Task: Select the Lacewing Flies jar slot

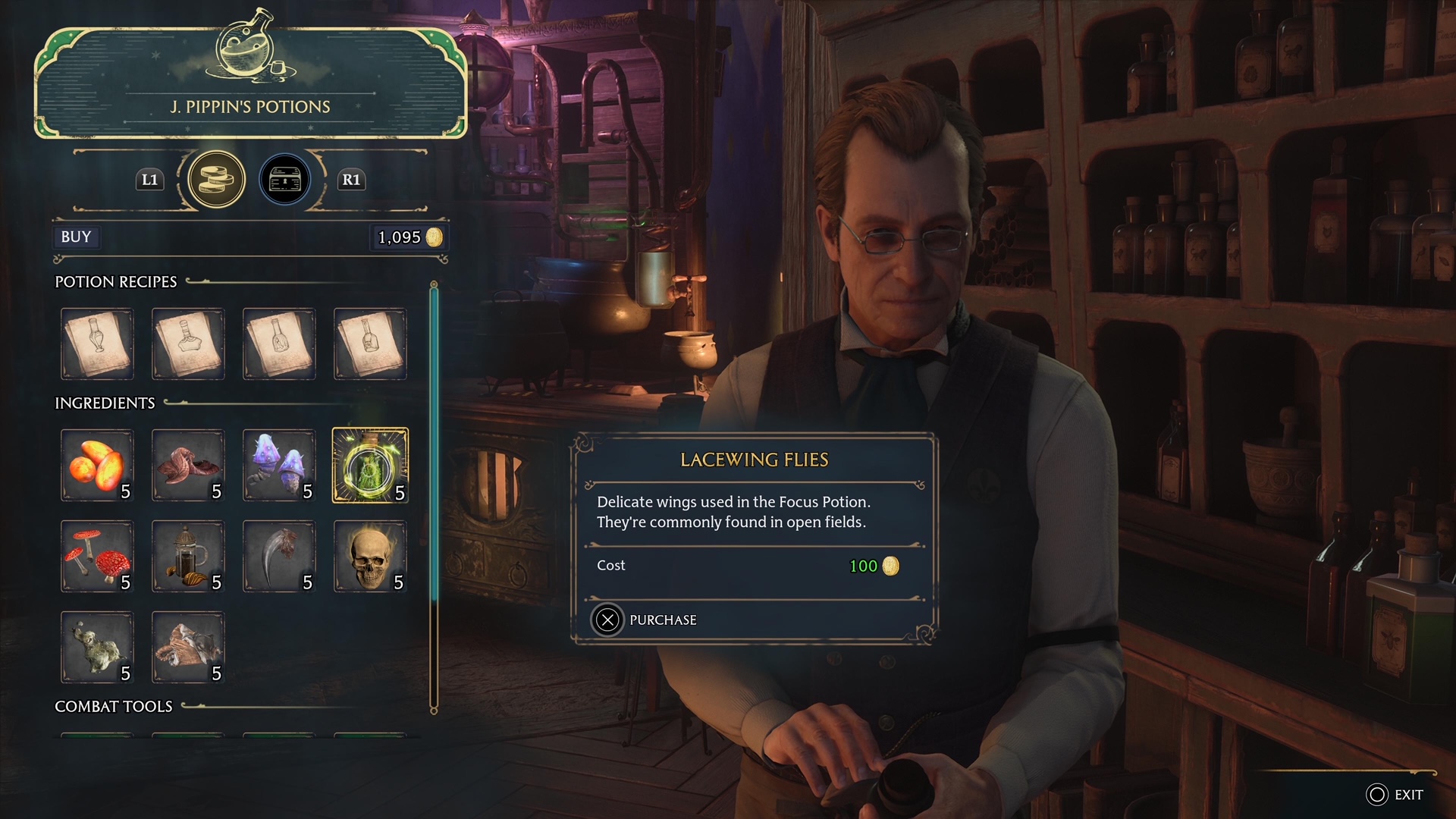Action: [370, 465]
